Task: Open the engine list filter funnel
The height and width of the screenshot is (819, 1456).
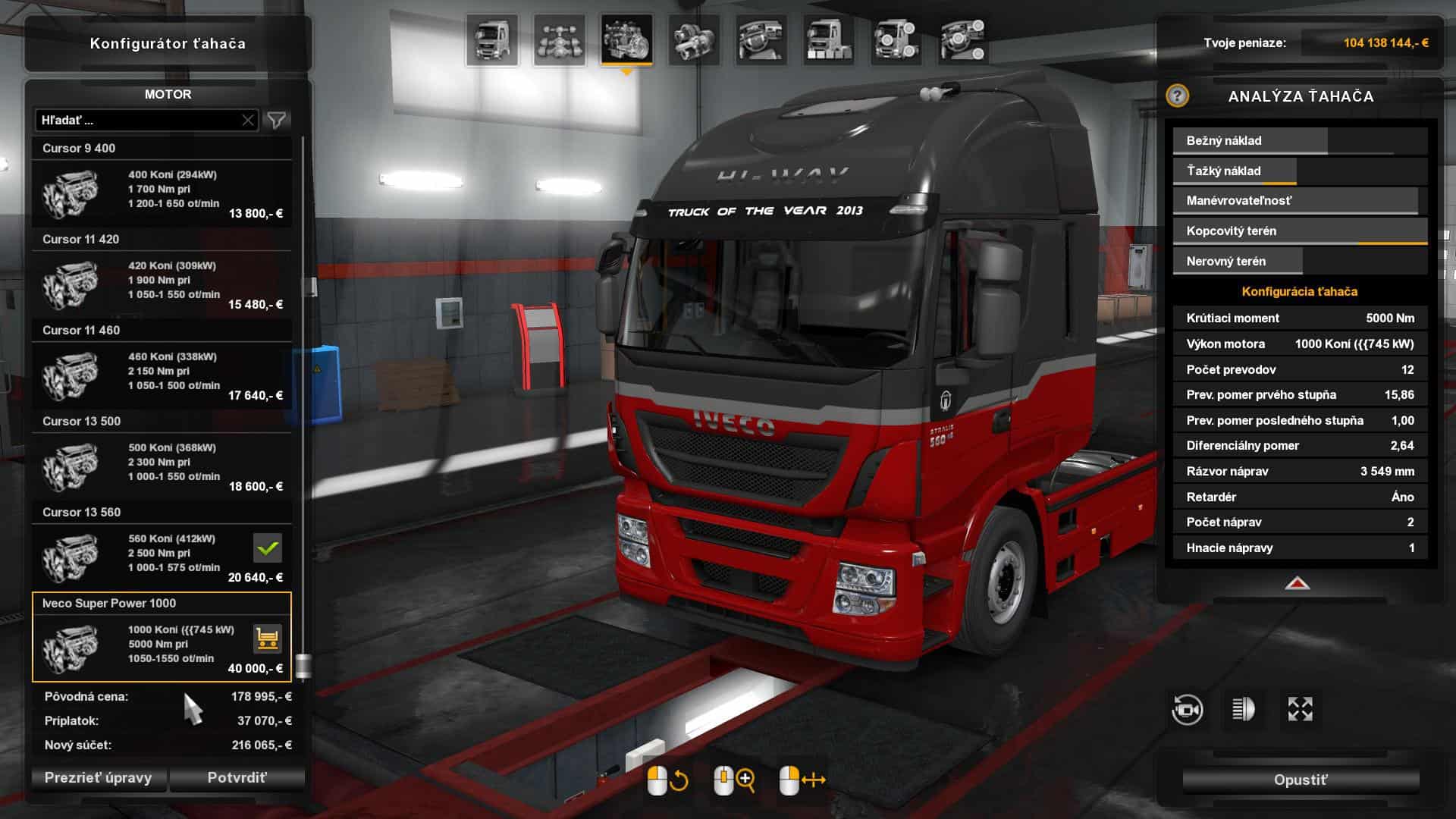Action: coord(277,121)
